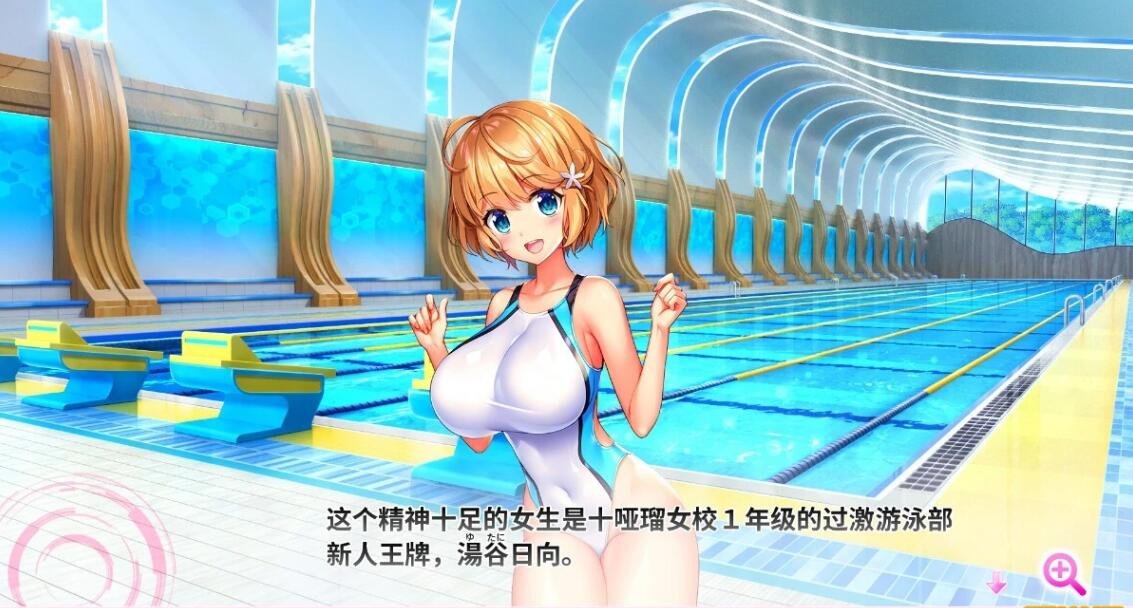
Task: Advance dialogue with the pink down arrow
Action: click(x=996, y=582)
